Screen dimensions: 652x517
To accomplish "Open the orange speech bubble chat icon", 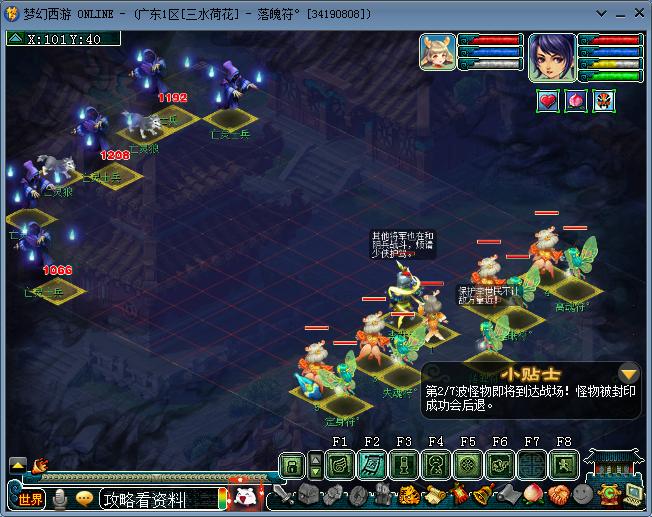I will pos(85,498).
